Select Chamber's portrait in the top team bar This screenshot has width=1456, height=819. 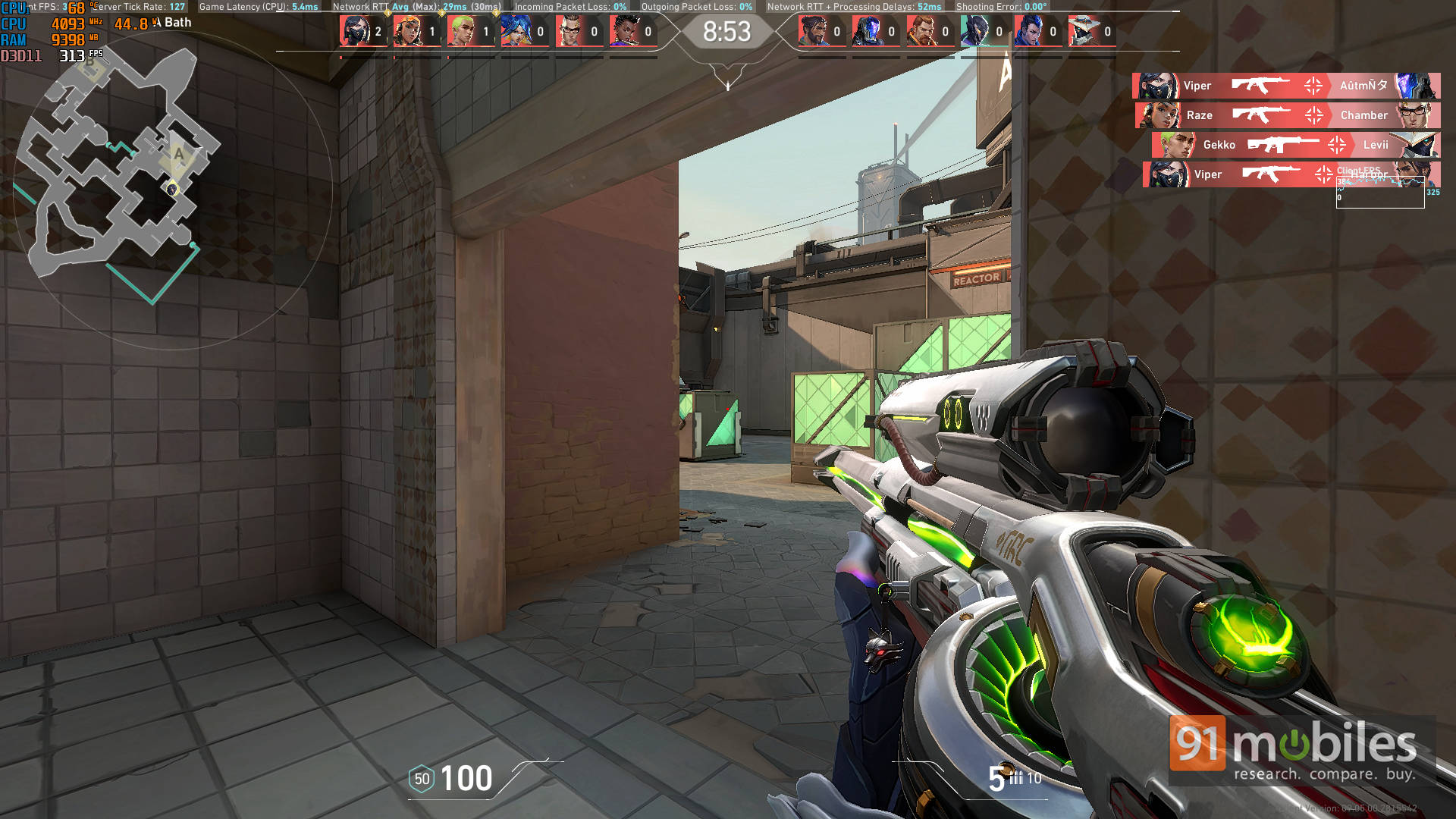pyautogui.click(x=570, y=32)
